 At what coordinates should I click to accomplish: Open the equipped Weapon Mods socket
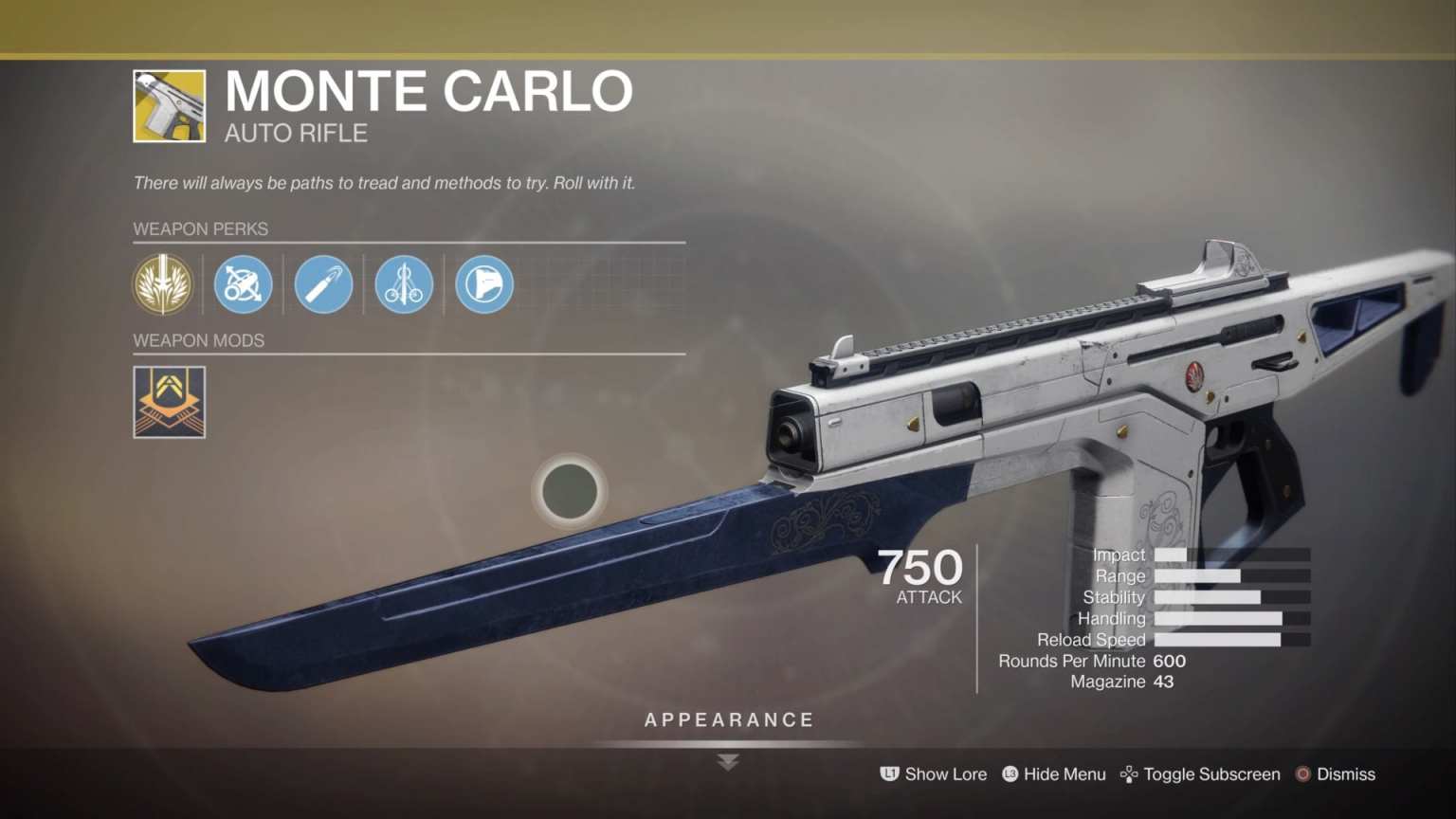pyautogui.click(x=169, y=402)
